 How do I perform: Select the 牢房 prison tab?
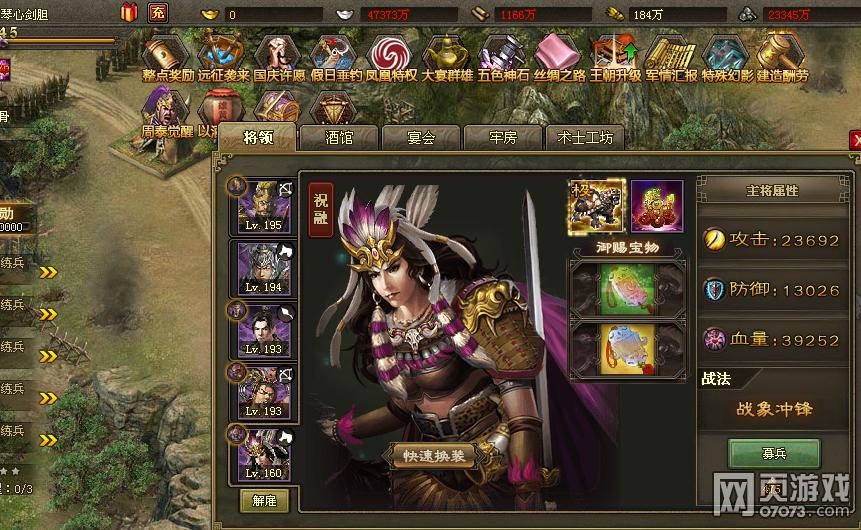point(503,138)
